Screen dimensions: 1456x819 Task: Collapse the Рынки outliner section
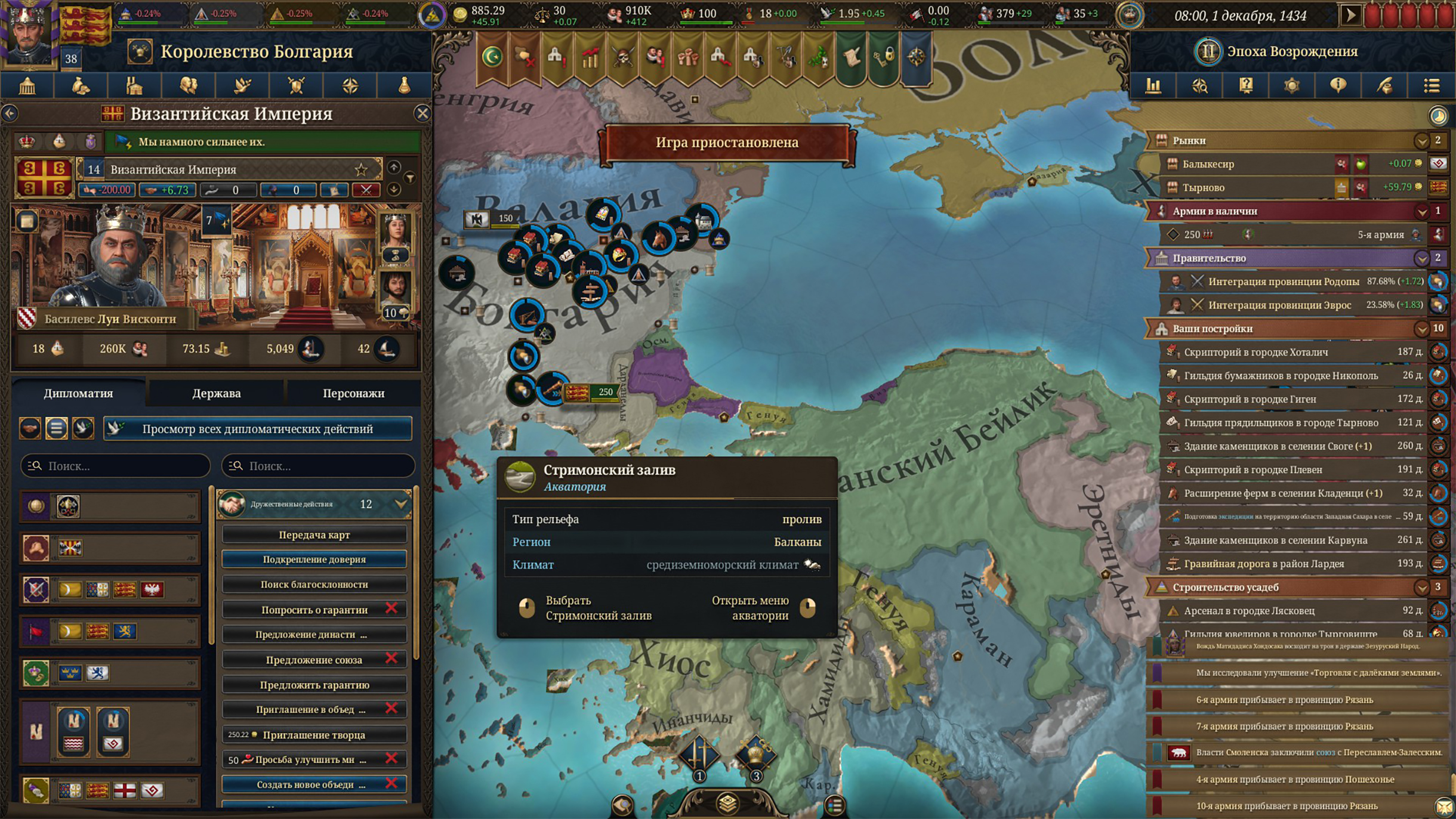[1421, 141]
